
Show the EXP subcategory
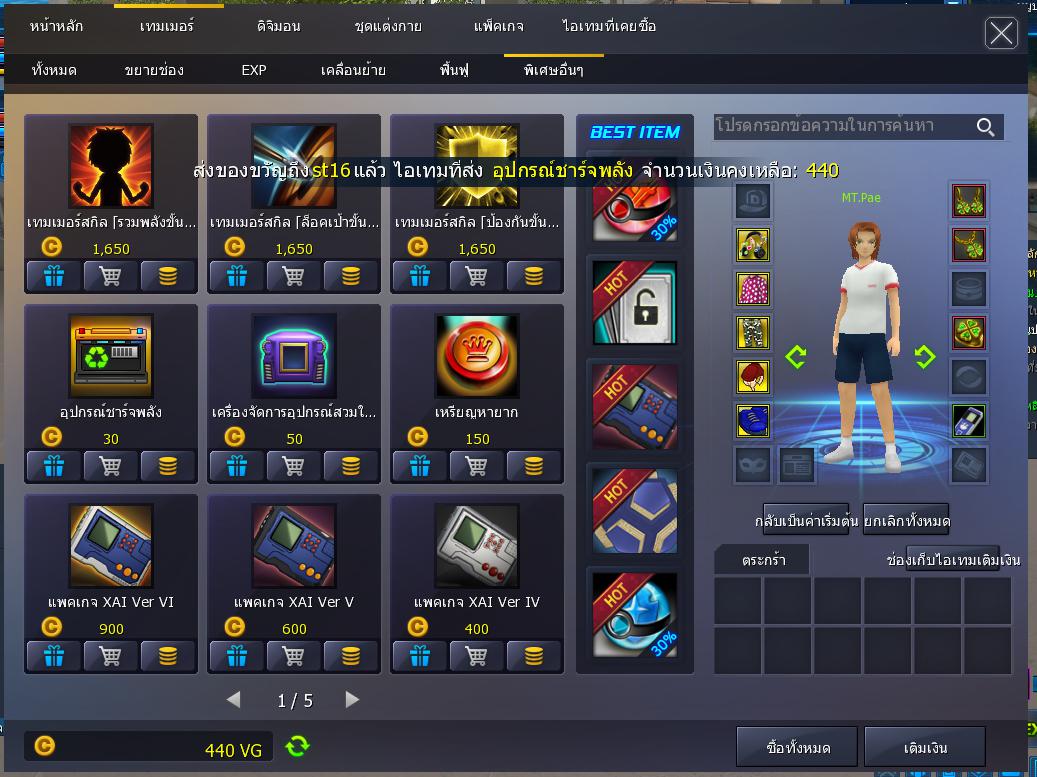(x=254, y=70)
